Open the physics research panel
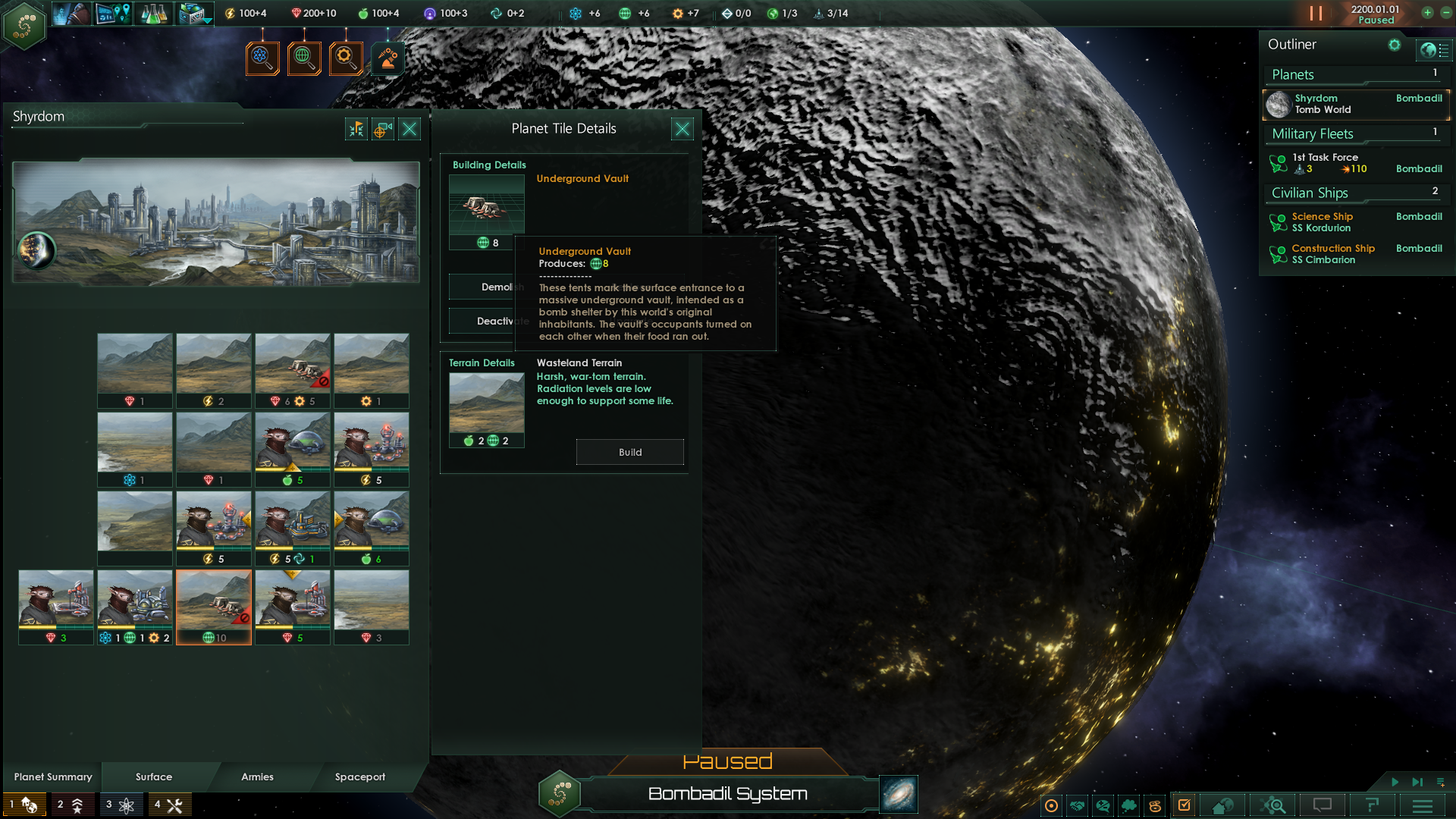 [263, 58]
